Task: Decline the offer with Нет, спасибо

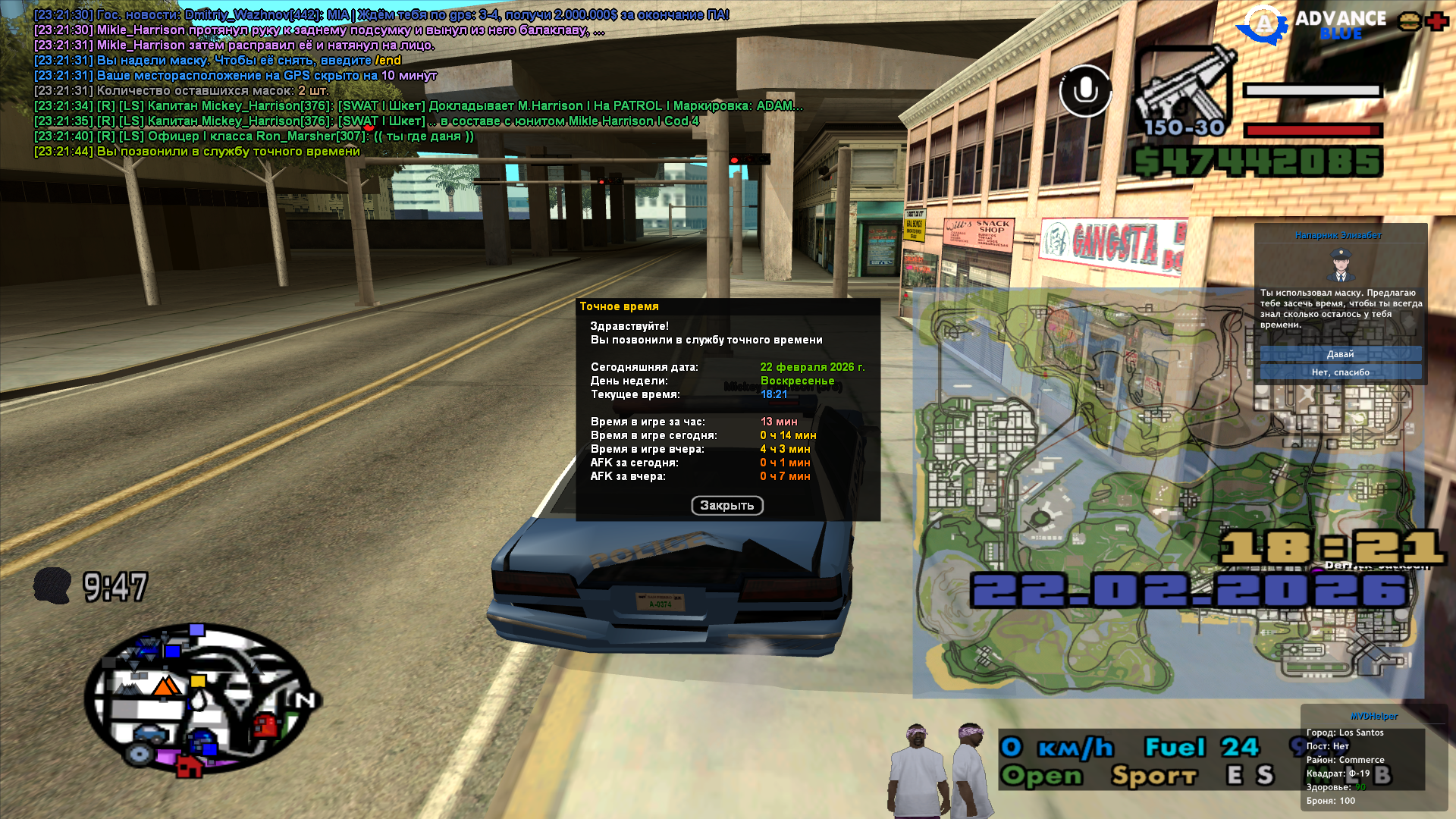Action: pos(1340,372)
